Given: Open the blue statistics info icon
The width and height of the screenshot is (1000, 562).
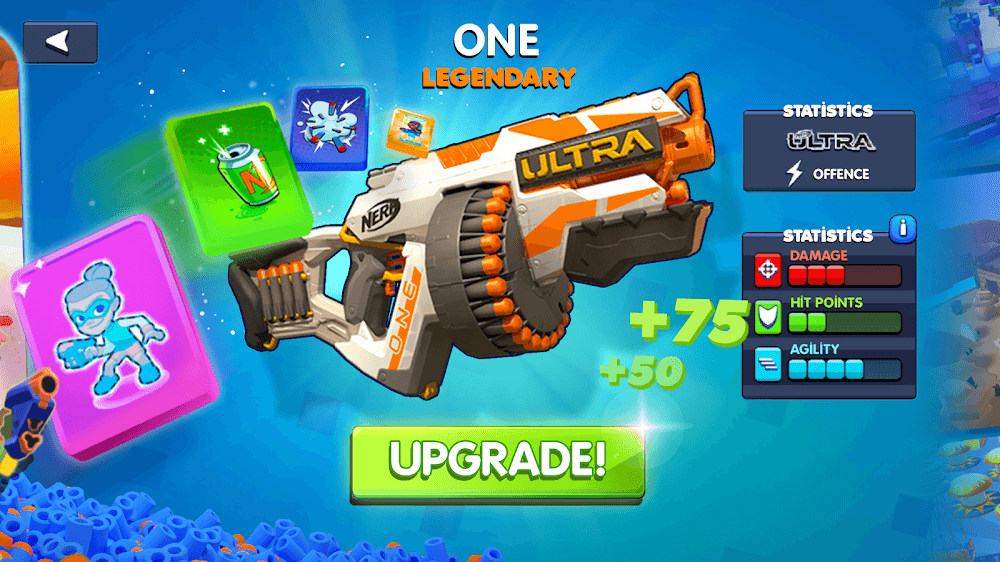Looking at the screenshot, I should (x=902, y=229).
